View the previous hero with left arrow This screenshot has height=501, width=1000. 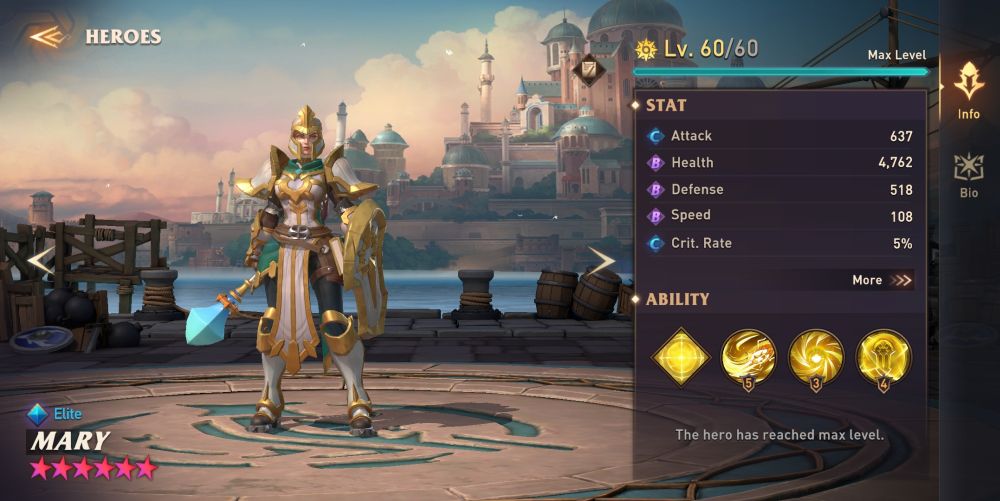40,262
